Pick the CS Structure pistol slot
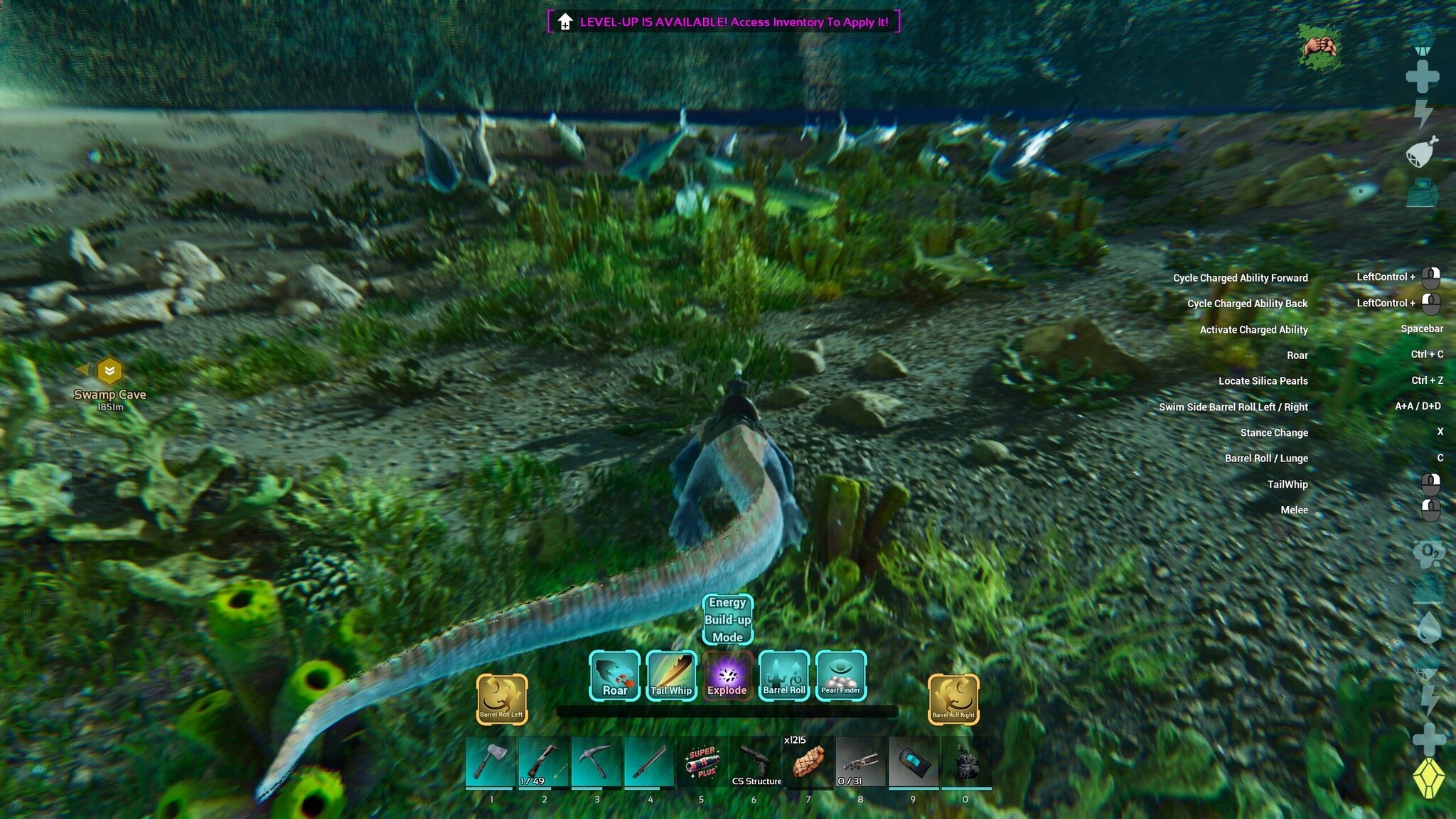Image resolution: width=1456 pixels, height=819 pixels. [x=755, y=763]
